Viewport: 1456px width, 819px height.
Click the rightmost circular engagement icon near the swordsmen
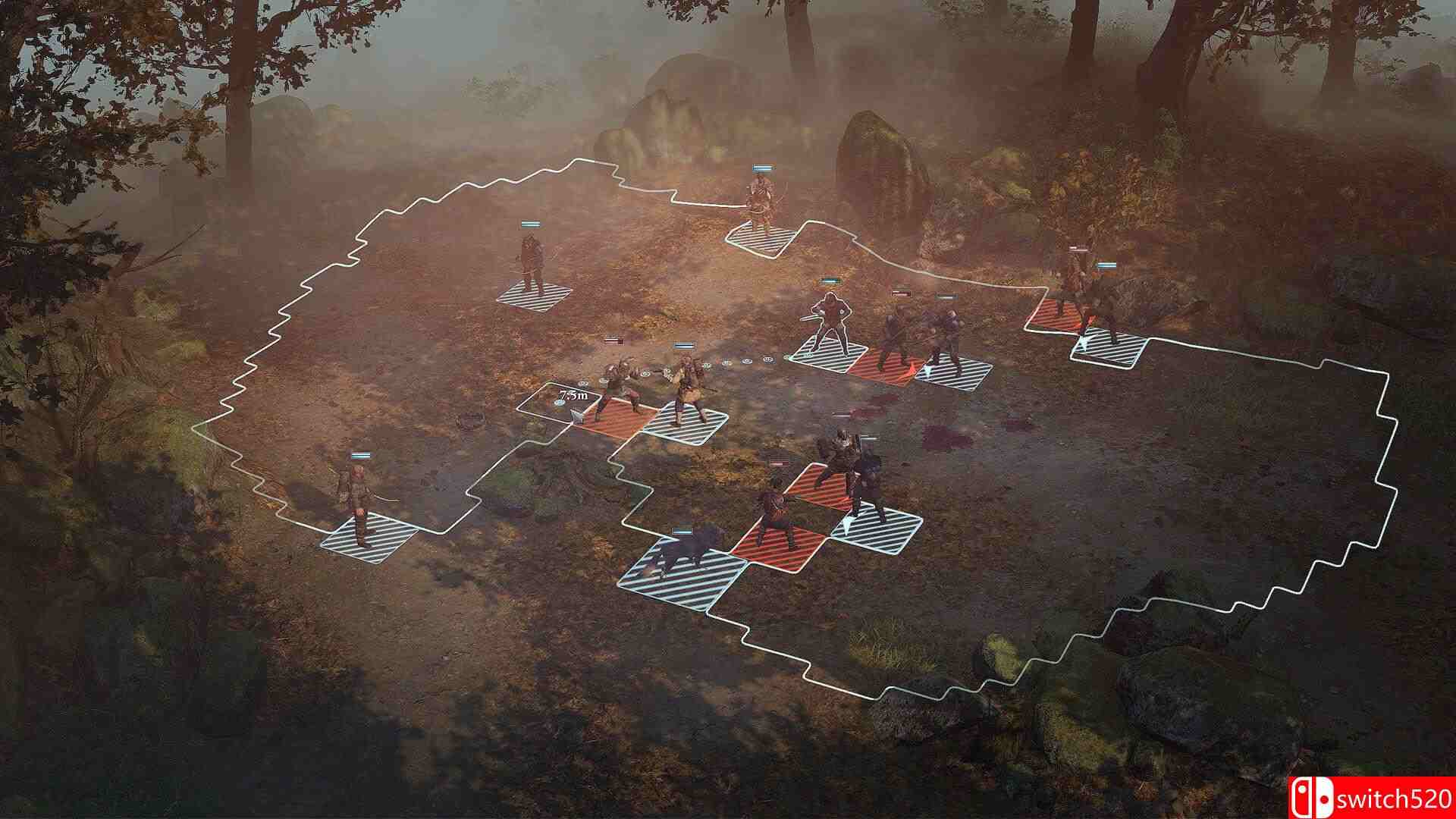click(x=768, y=359)
